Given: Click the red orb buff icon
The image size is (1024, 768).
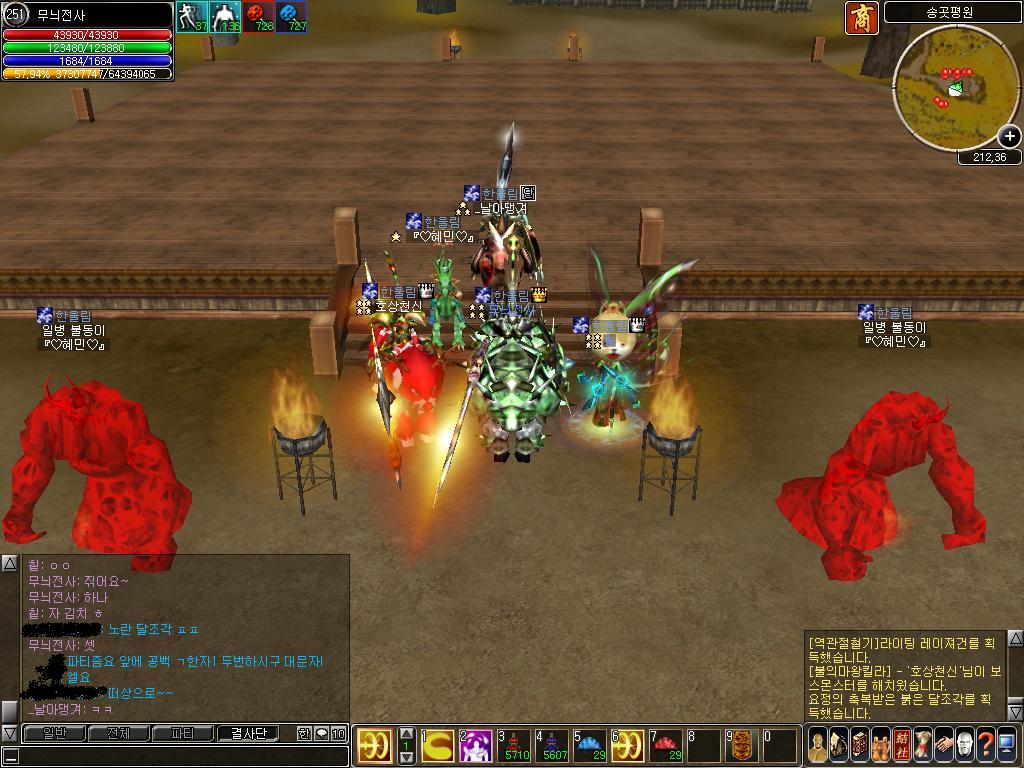Looking at the screenshot, I should (x=259, y=17).
